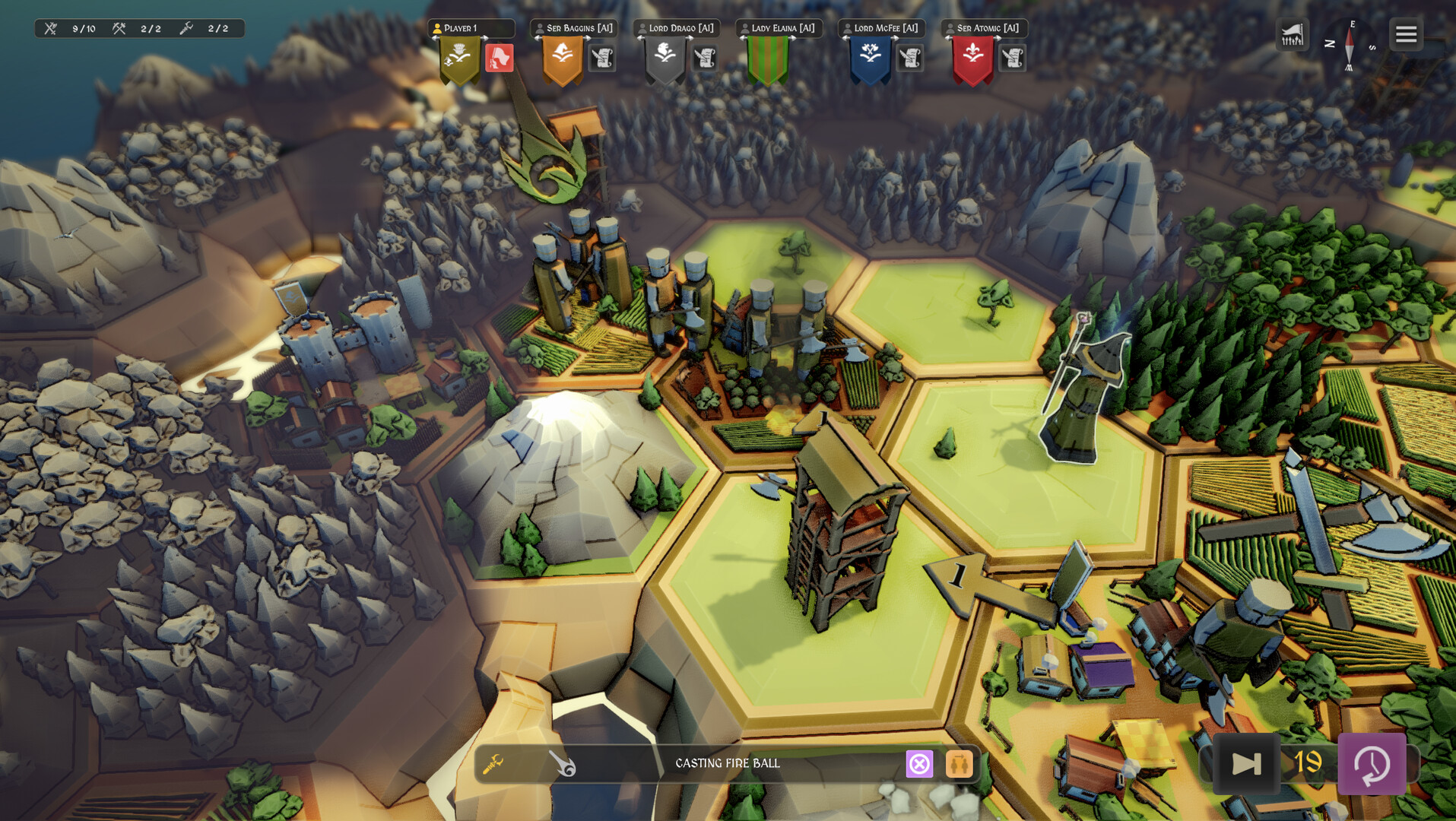Open Ser Baggins' diplomacy scroll
Screen dimensions: 1456x821
(602, 58)
